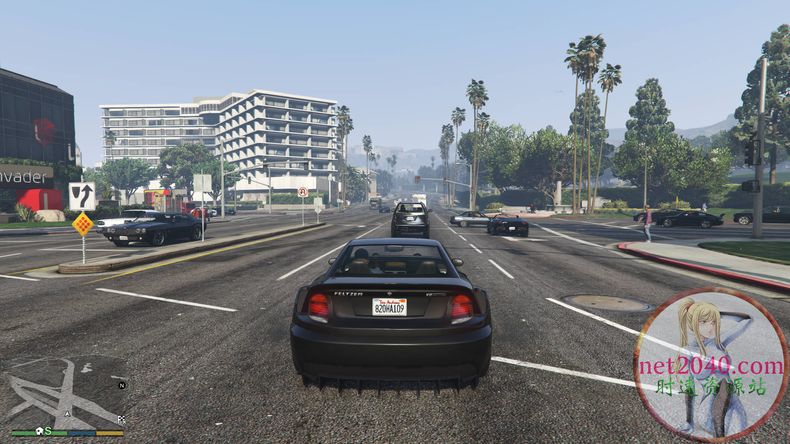Open the net2040.com watermark logo
This screenshot has width=790, height=444.
coord(710,364)
